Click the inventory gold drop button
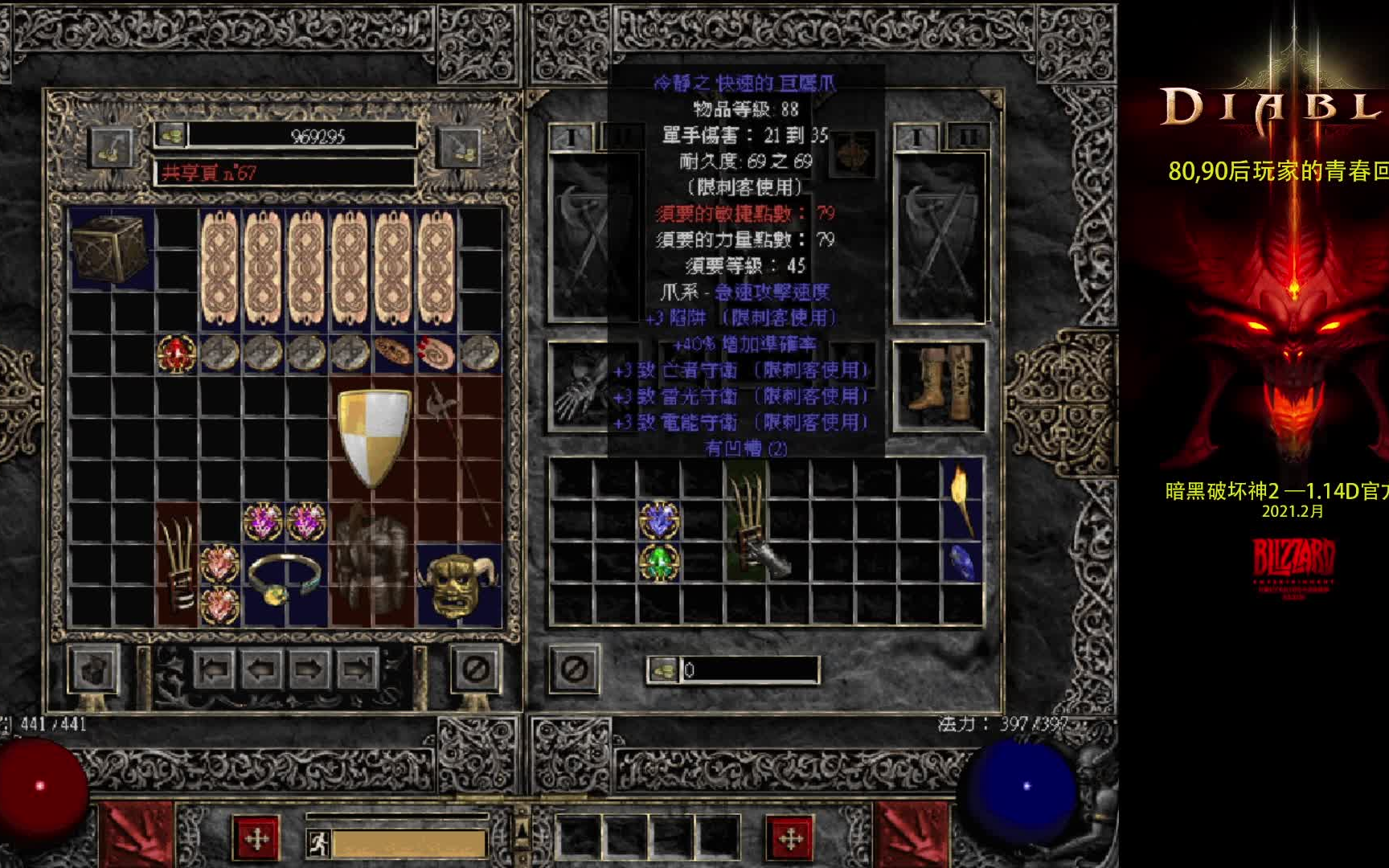 coord(662,669)
